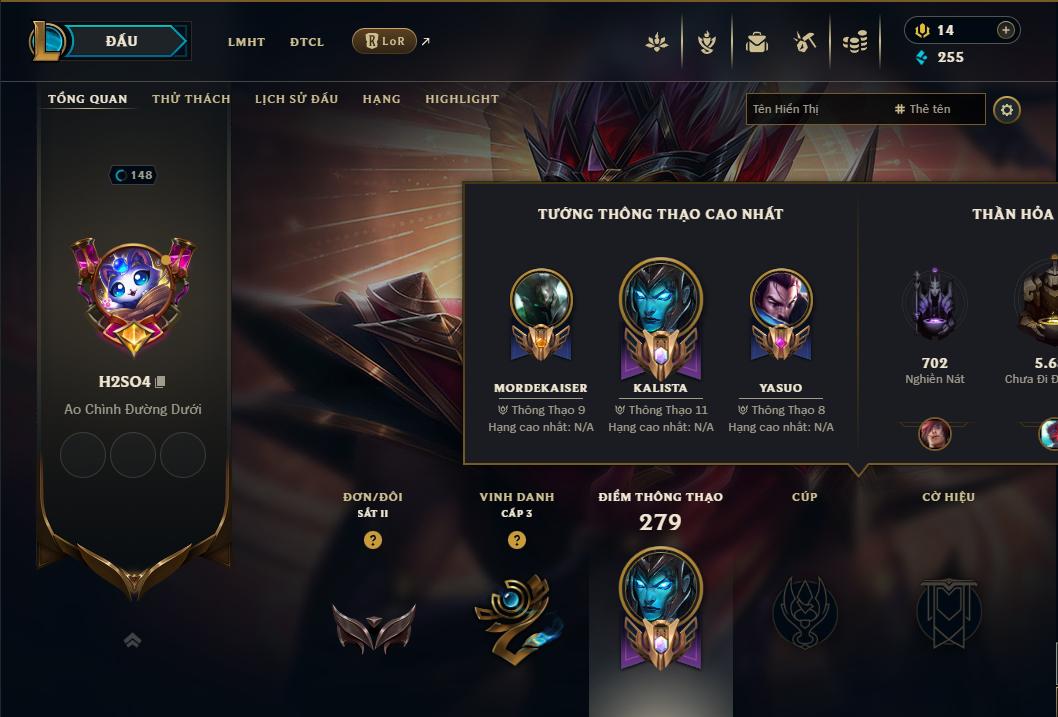
Task: Select the Yasuo mastery portrait
Action: (781, 300)
